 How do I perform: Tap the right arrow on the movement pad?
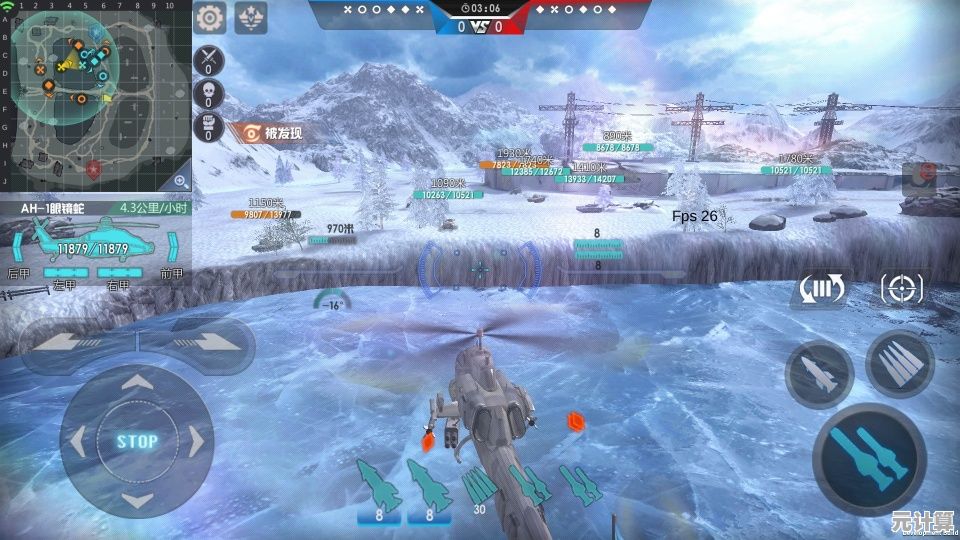[197, 441]
